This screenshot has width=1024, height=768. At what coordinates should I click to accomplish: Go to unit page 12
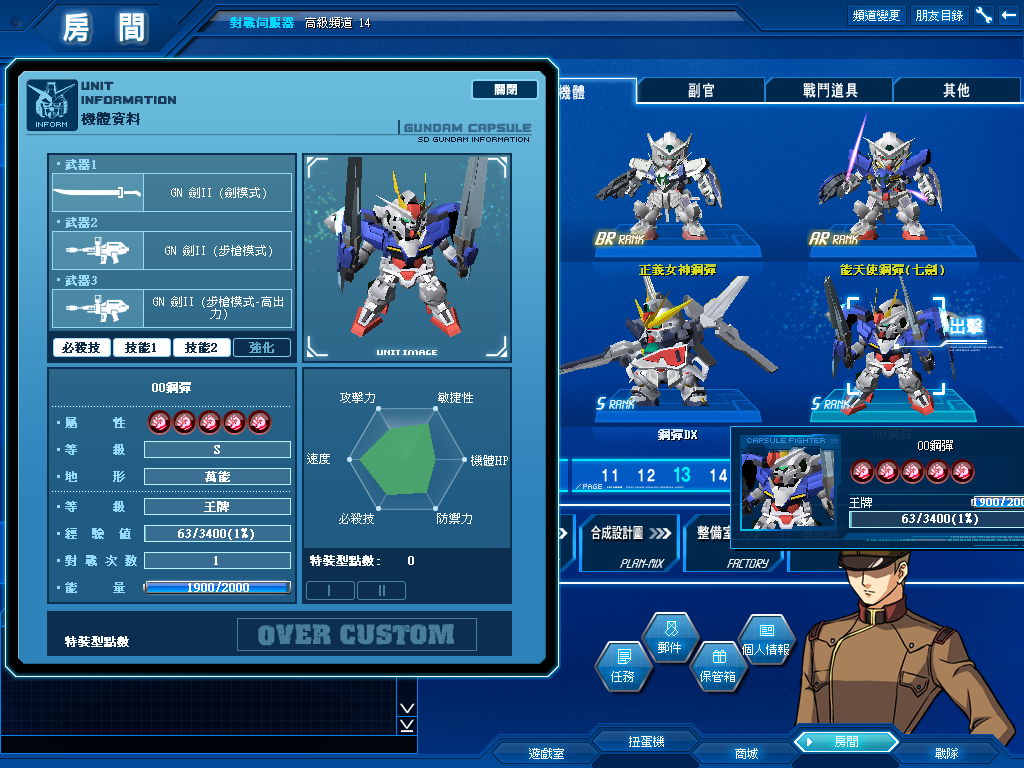(646, 476)
